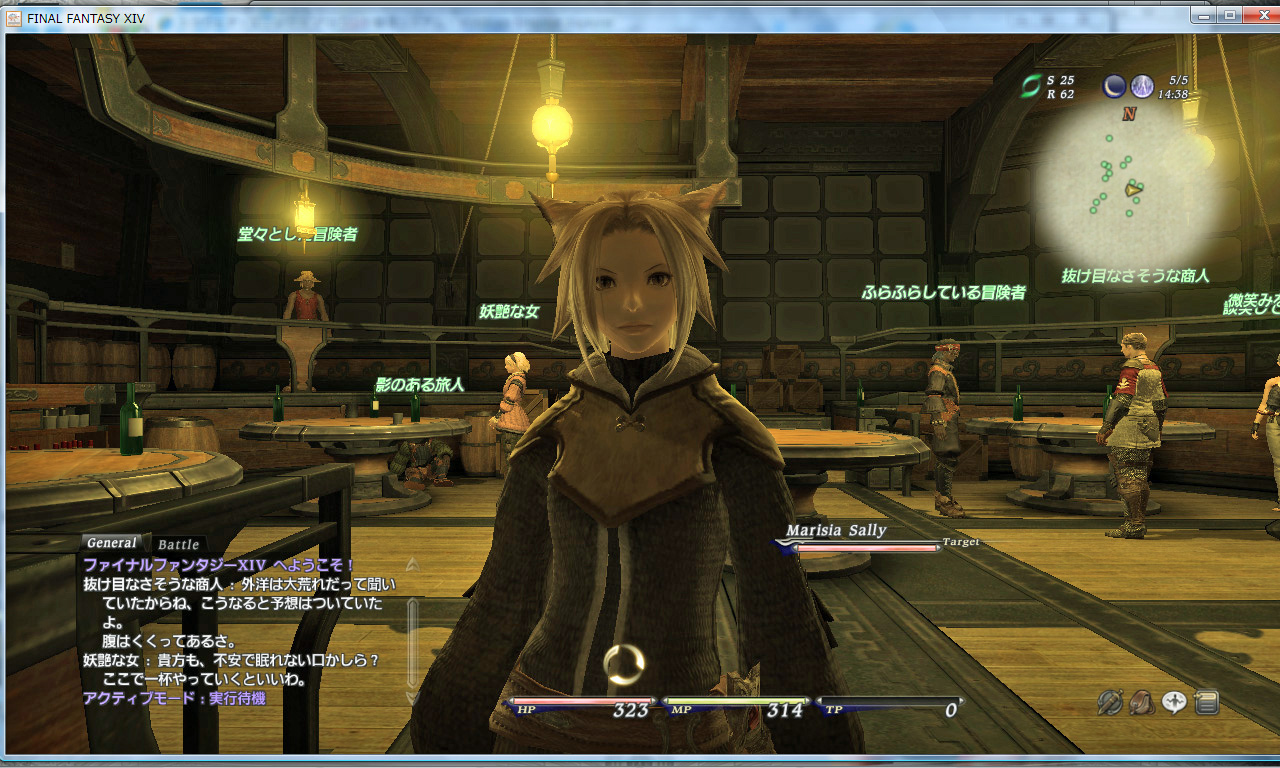Open the leather bag inventory icon

1142,703
